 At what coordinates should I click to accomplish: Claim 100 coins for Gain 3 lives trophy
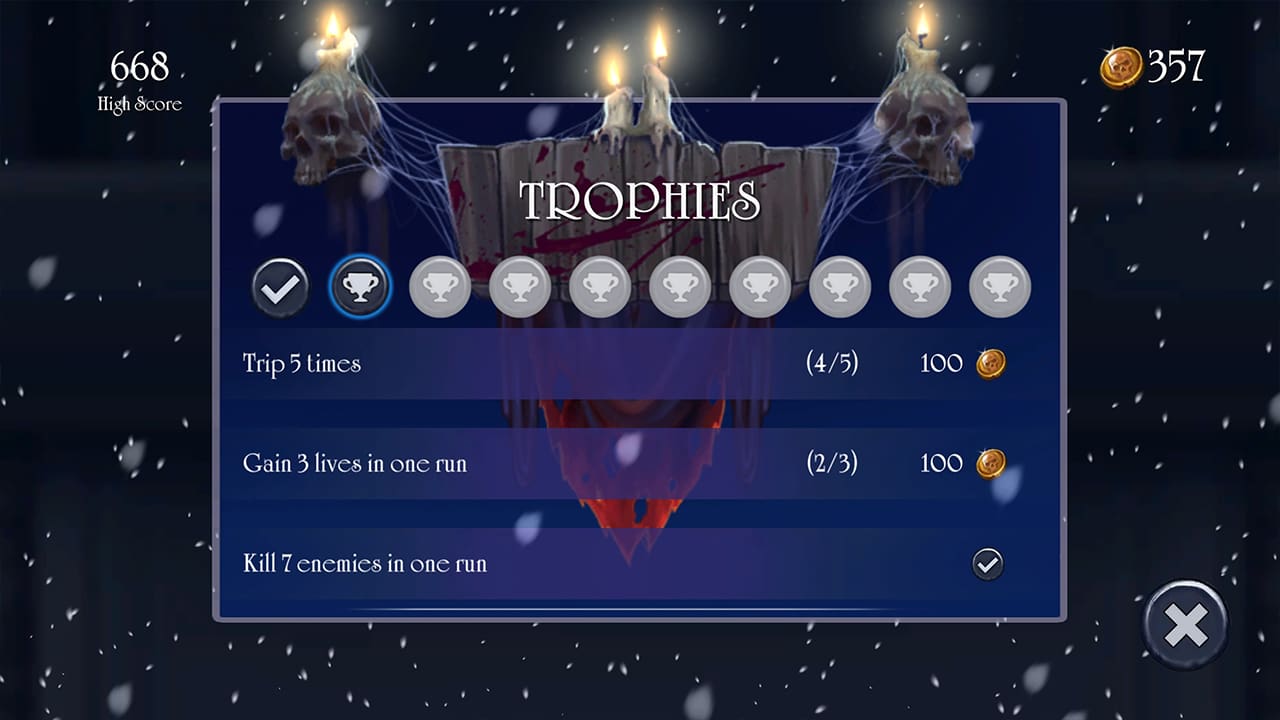[x=989, y=463]
